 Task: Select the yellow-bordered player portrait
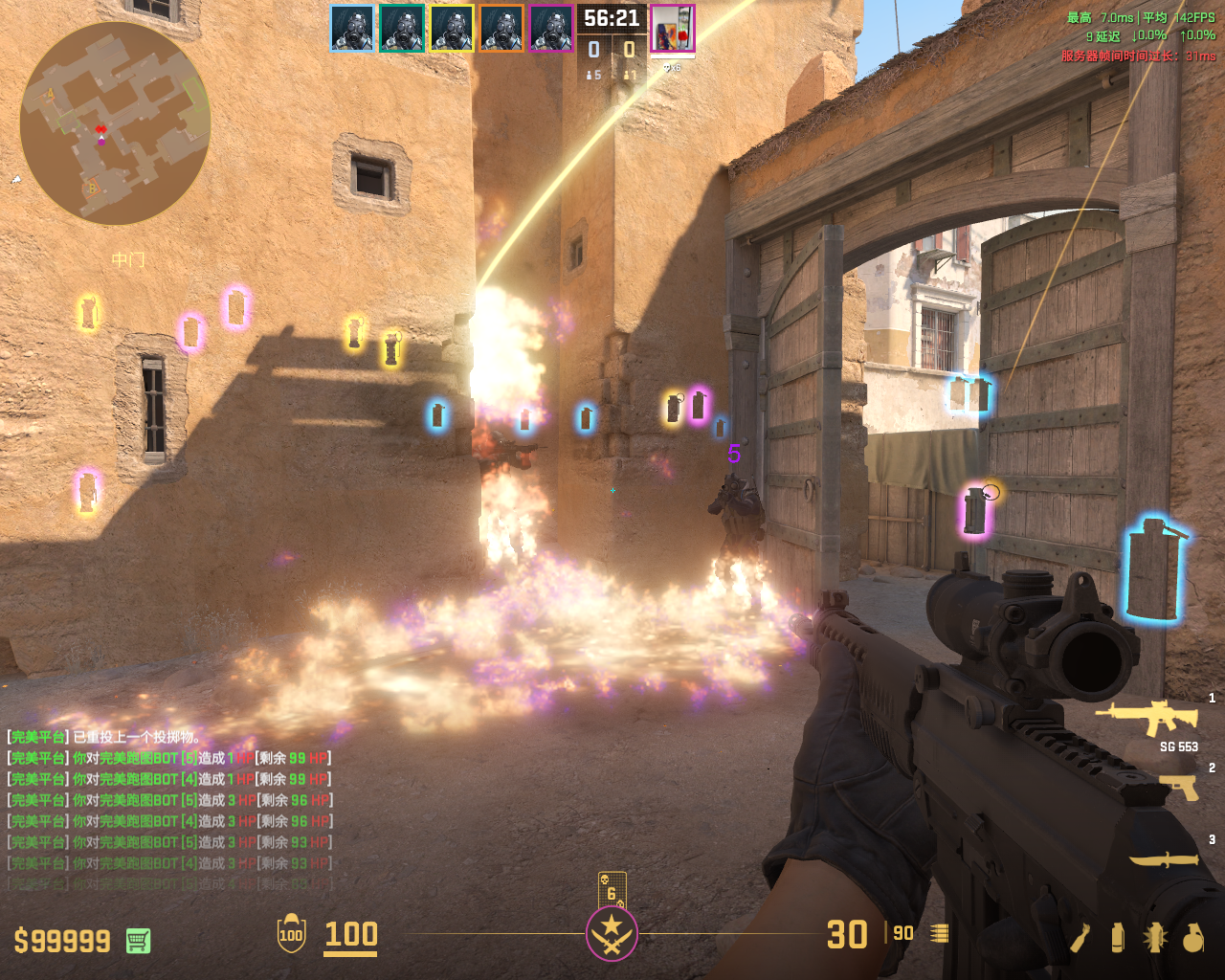point(452,28)
